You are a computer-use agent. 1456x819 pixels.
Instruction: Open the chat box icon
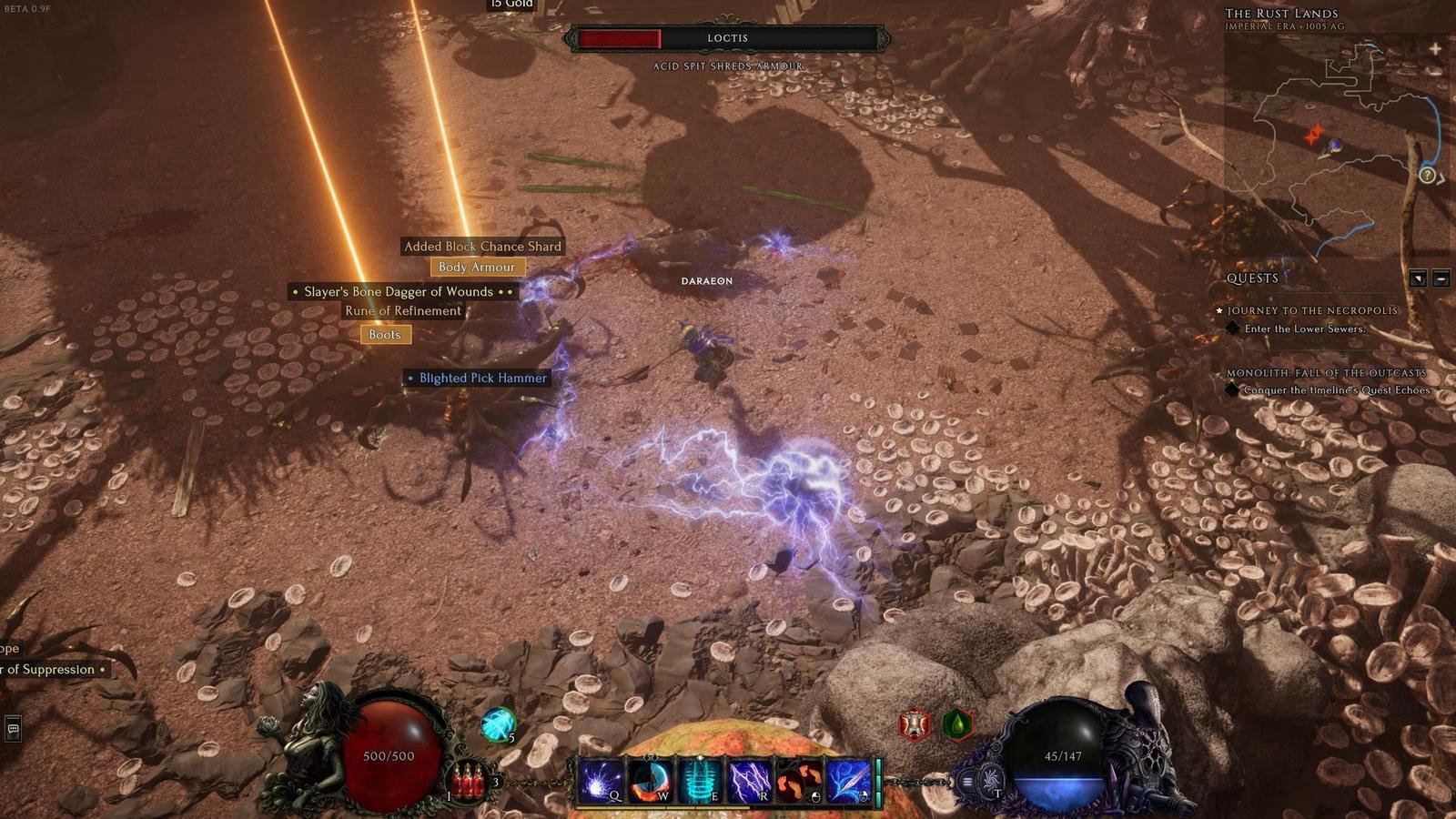[x=13, y=728]
